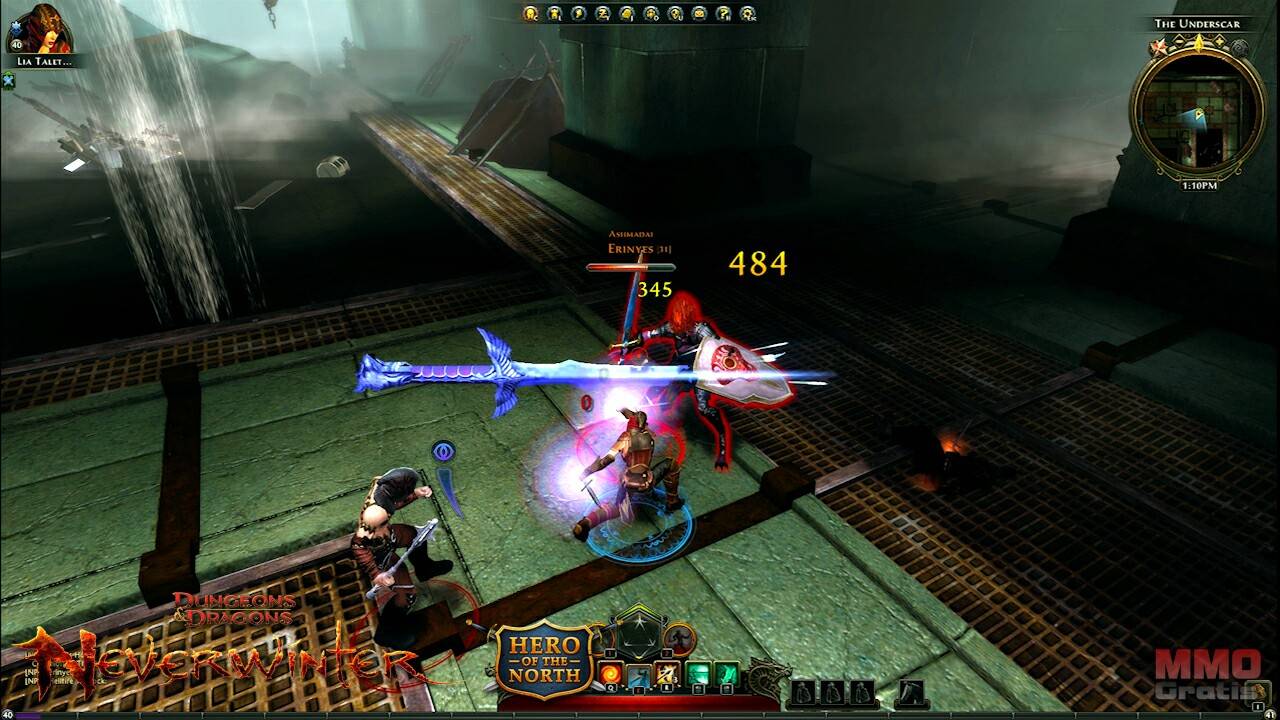Activate the yellow lightning strike ability
The width and height of the screenshot is (1280, 720).
[668, 674]
